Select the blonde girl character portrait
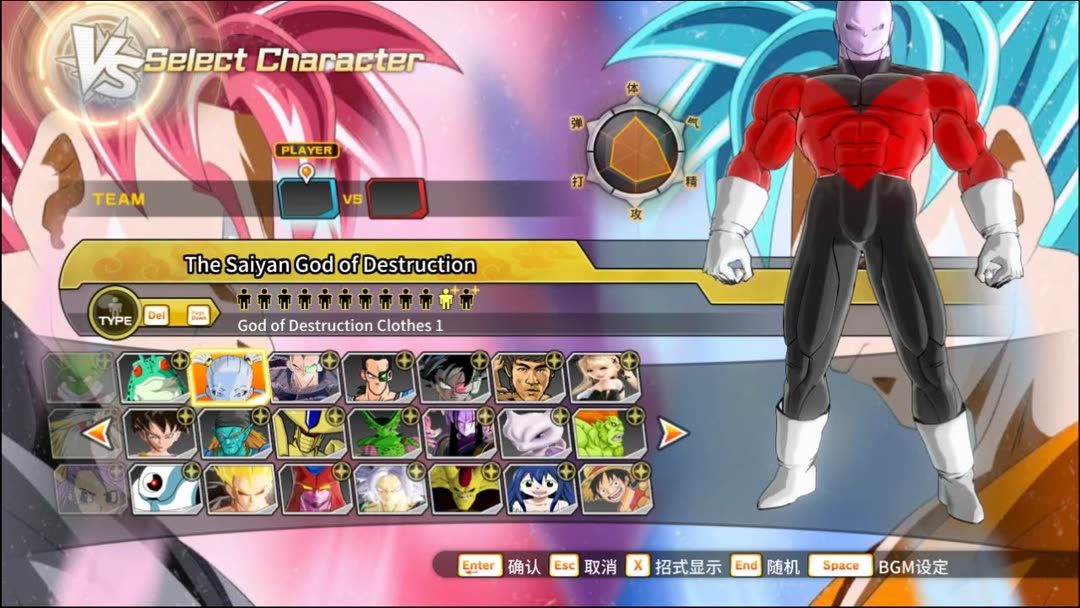 pyautogui.click(x=604, y=376)
